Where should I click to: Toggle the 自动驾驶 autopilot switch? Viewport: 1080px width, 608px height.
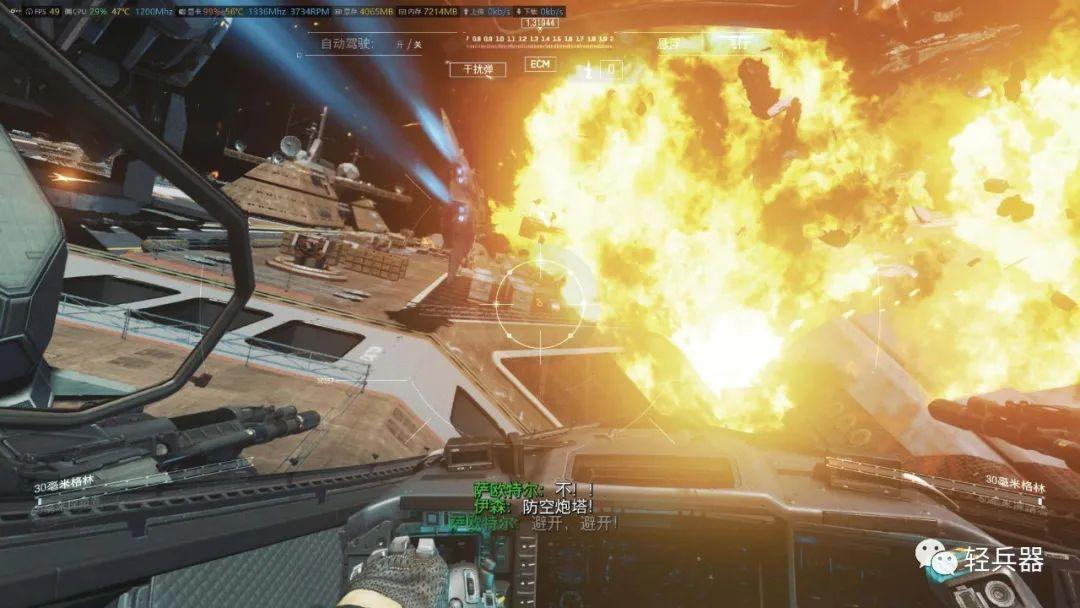408,44
